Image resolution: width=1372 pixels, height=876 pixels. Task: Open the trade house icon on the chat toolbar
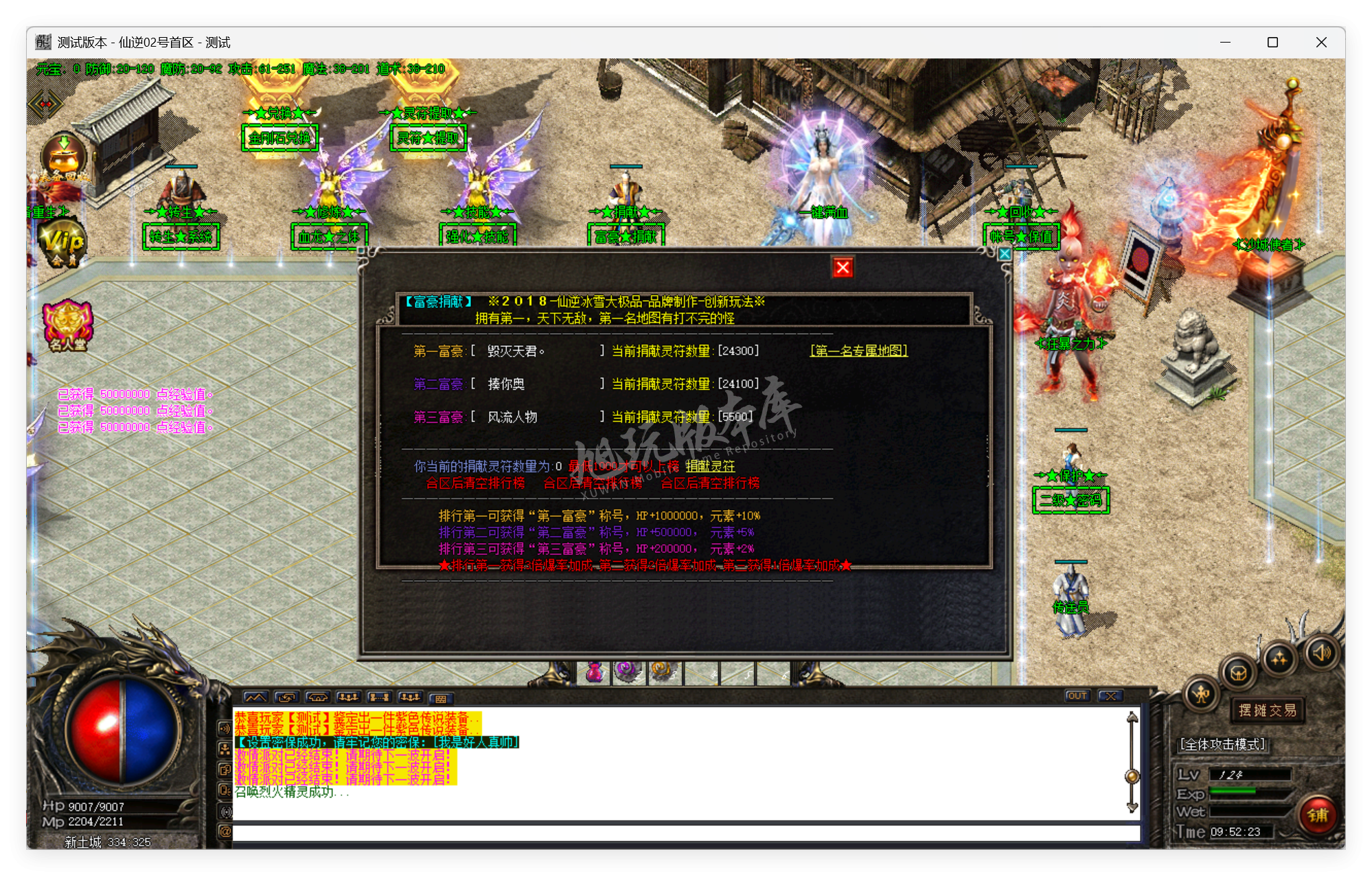[317, 697]
